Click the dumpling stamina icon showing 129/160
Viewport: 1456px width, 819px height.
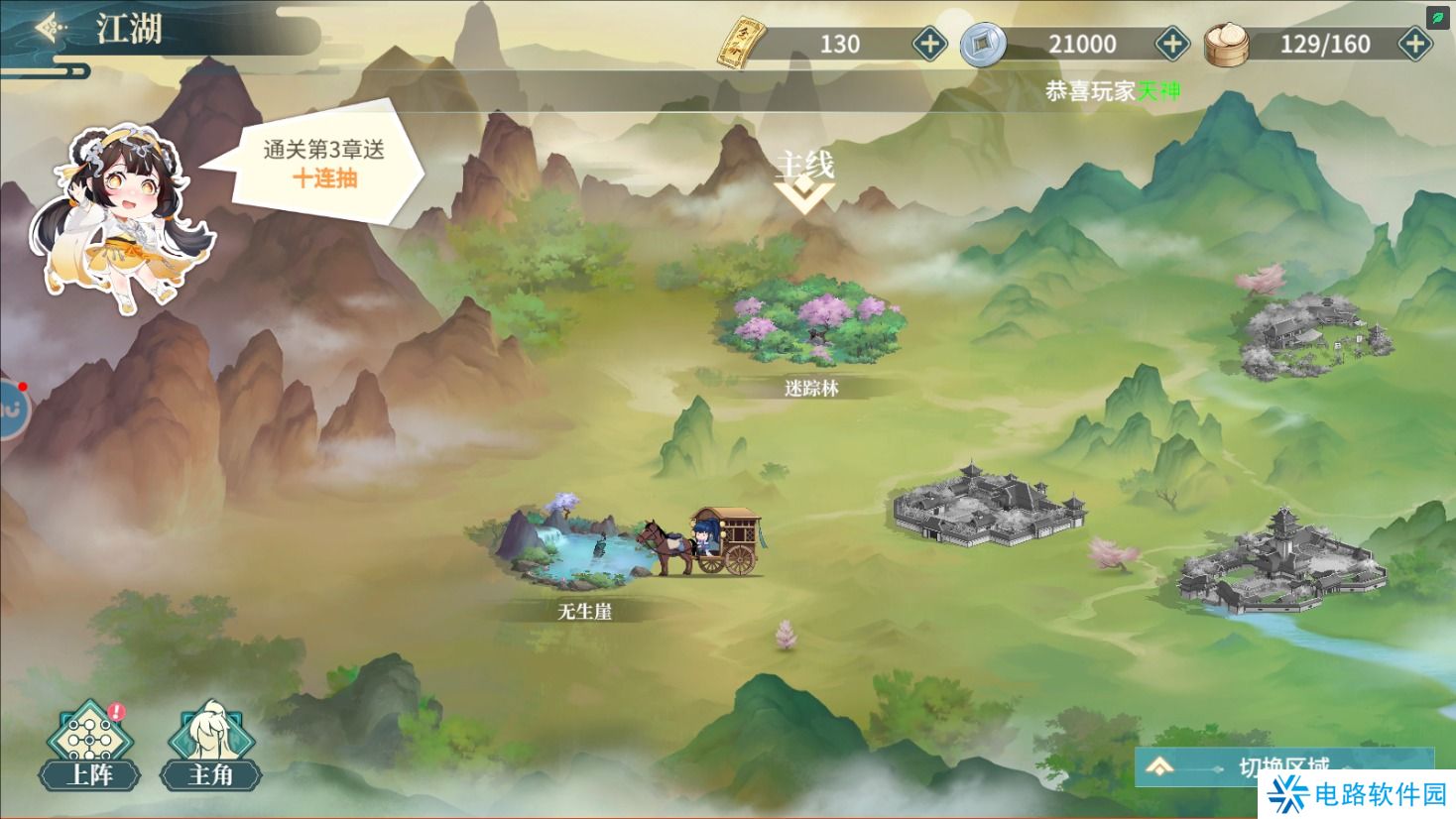click(1229, 43)
